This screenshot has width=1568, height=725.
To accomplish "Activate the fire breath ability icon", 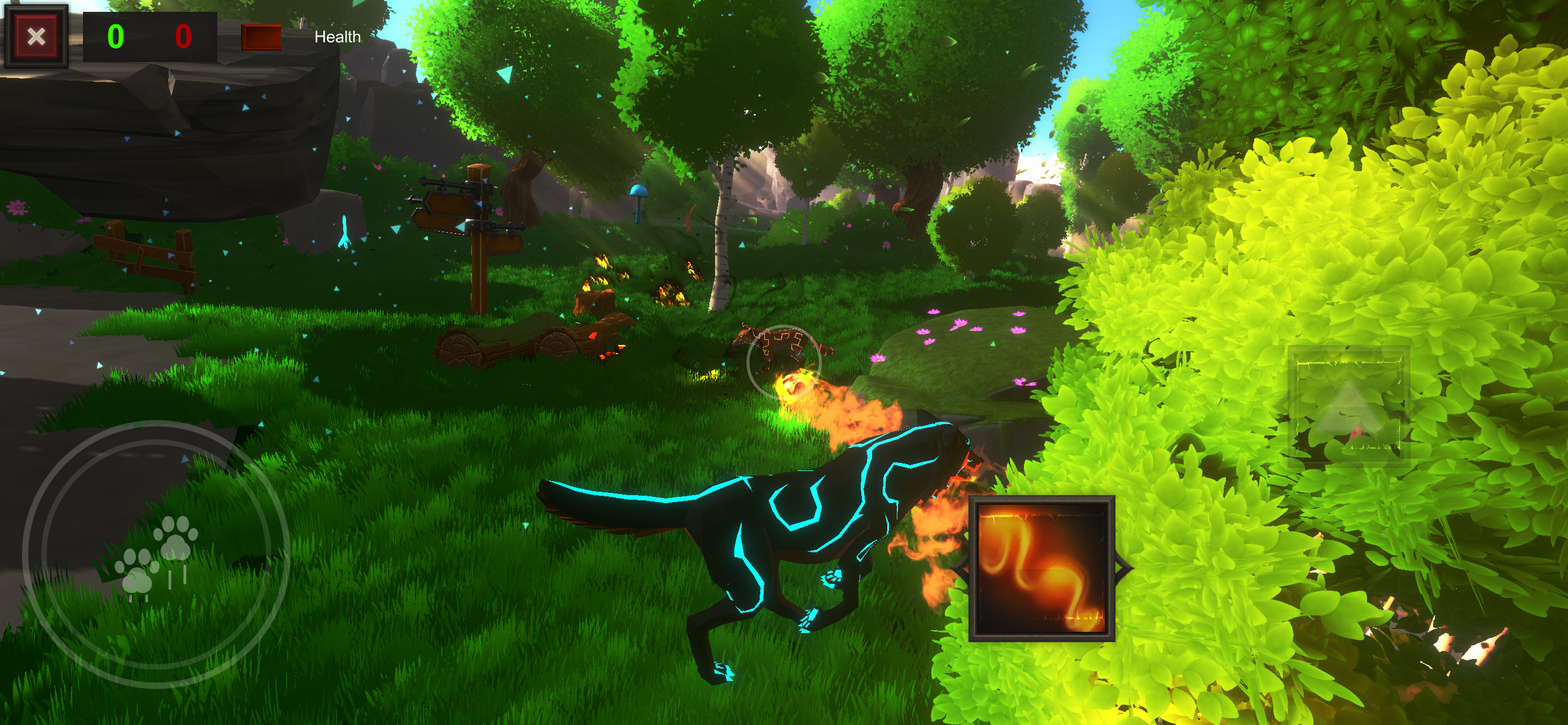I will click(x=1041, y=569).
